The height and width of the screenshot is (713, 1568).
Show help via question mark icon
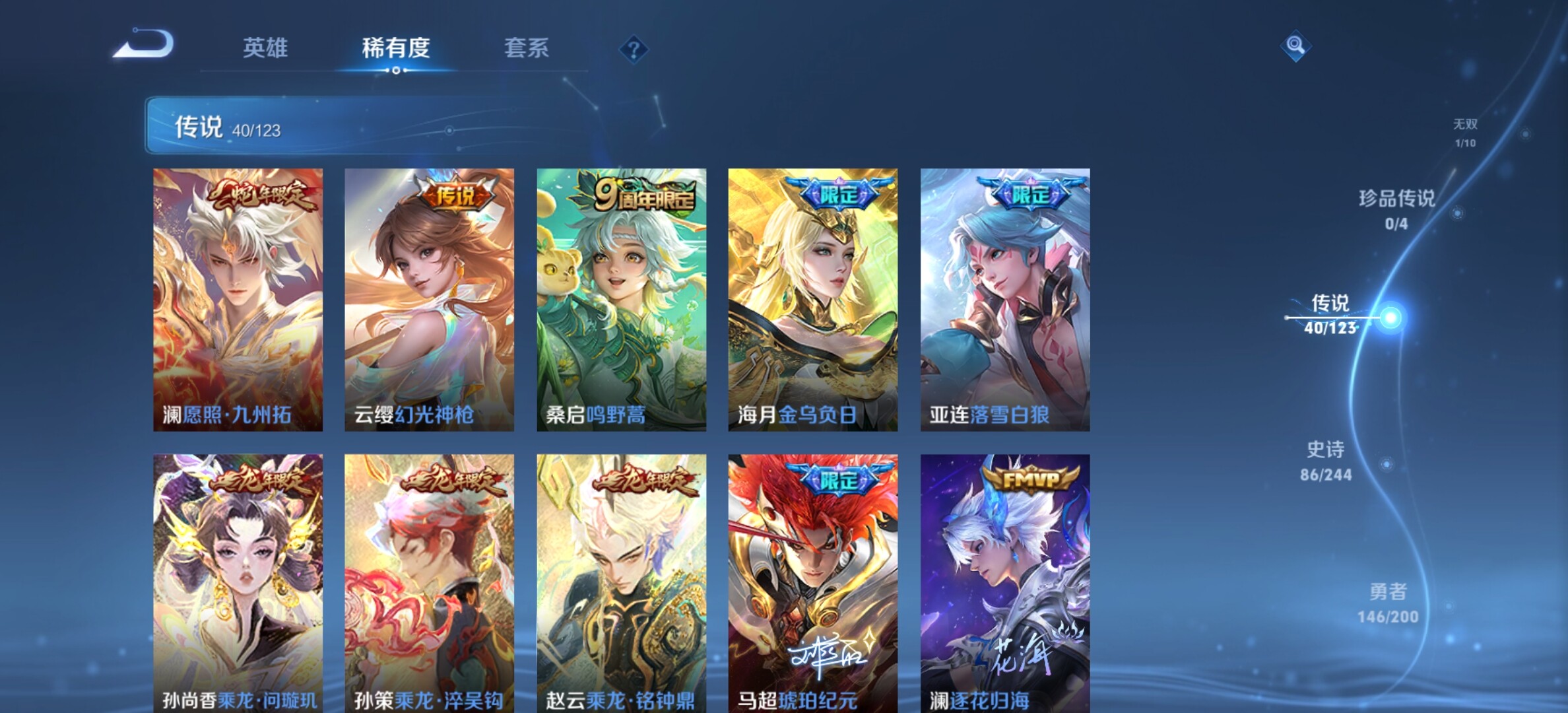(x=634, y=50)
